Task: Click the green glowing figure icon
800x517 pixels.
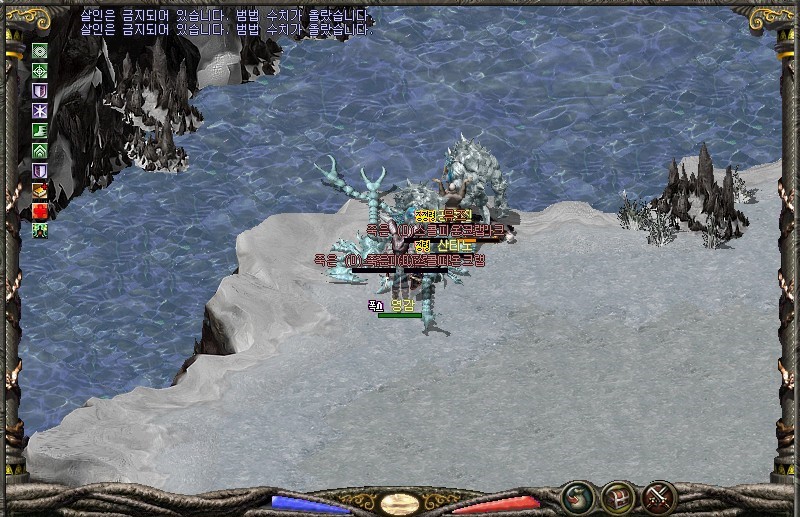Action: coord(40,230)
